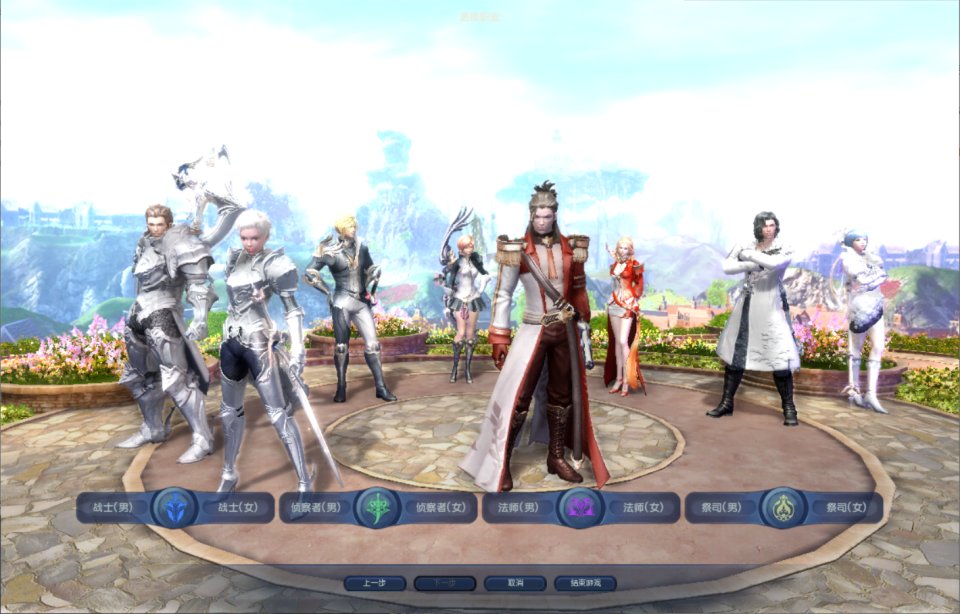Click the blue Warrior class emblem
The image size is (960, 614).
pos(175,508)
